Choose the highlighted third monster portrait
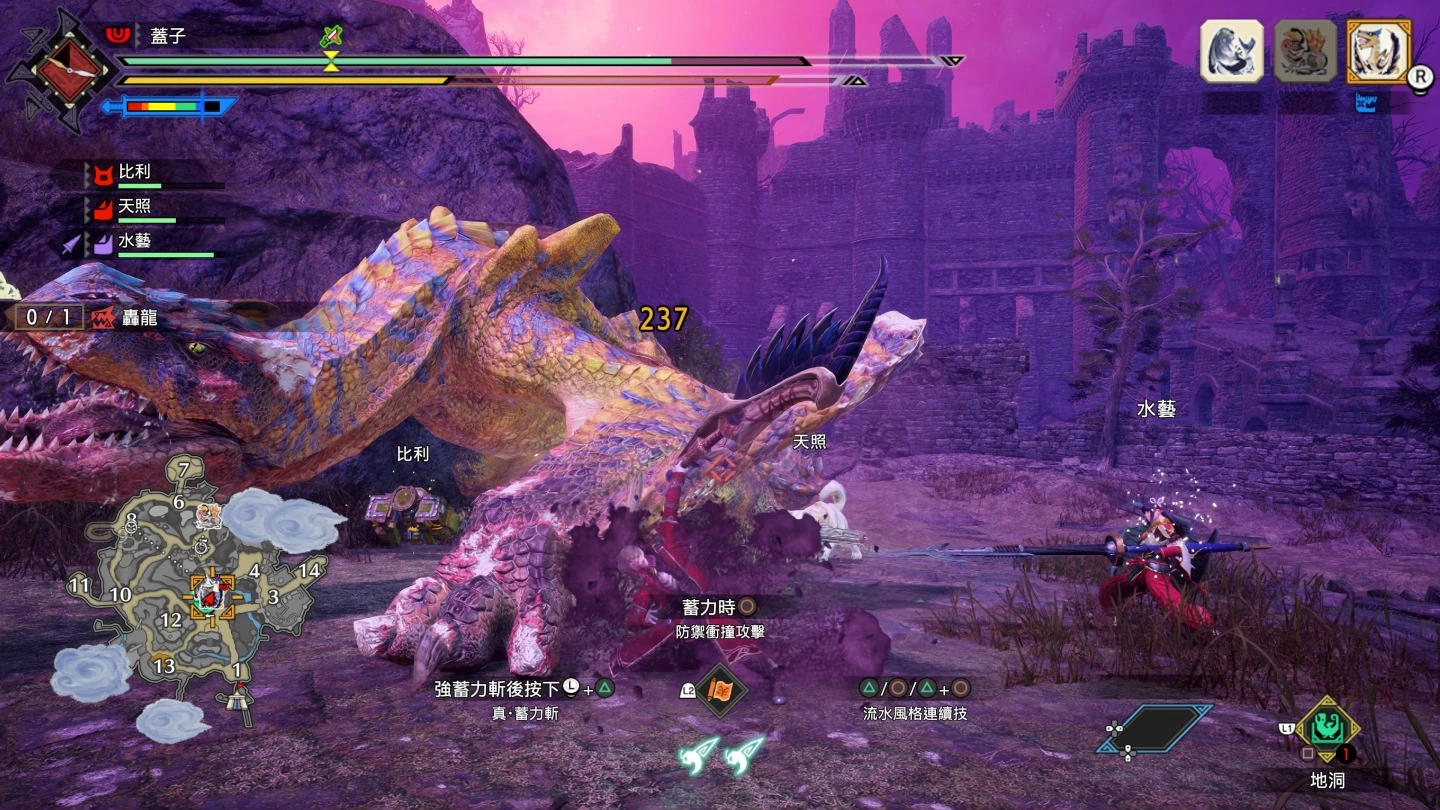Screen dimensions: 1440x810 (x=1378, y=51)
